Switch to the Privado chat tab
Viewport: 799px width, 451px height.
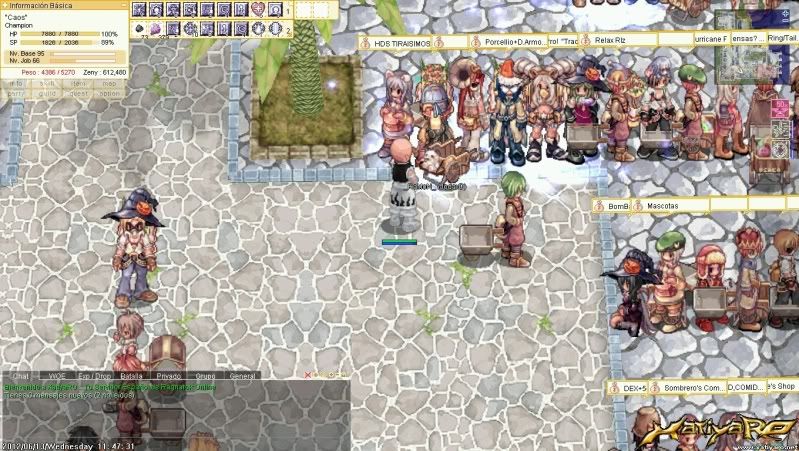(x=168, y=376)
